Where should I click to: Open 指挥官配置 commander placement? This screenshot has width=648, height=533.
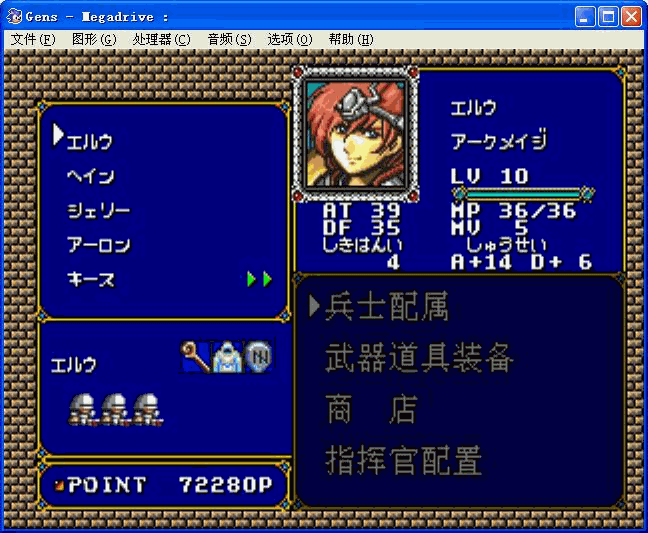click(x=403, y=461)
